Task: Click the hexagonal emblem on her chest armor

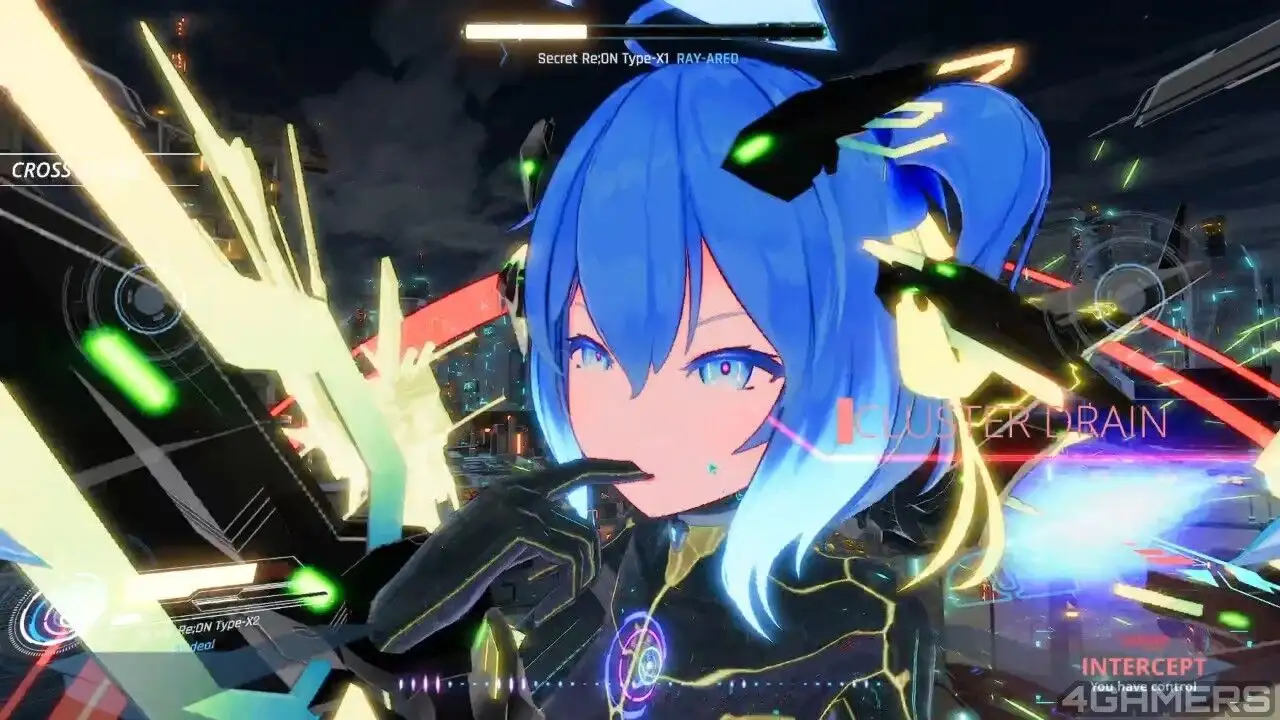Action: click(645, 665)
